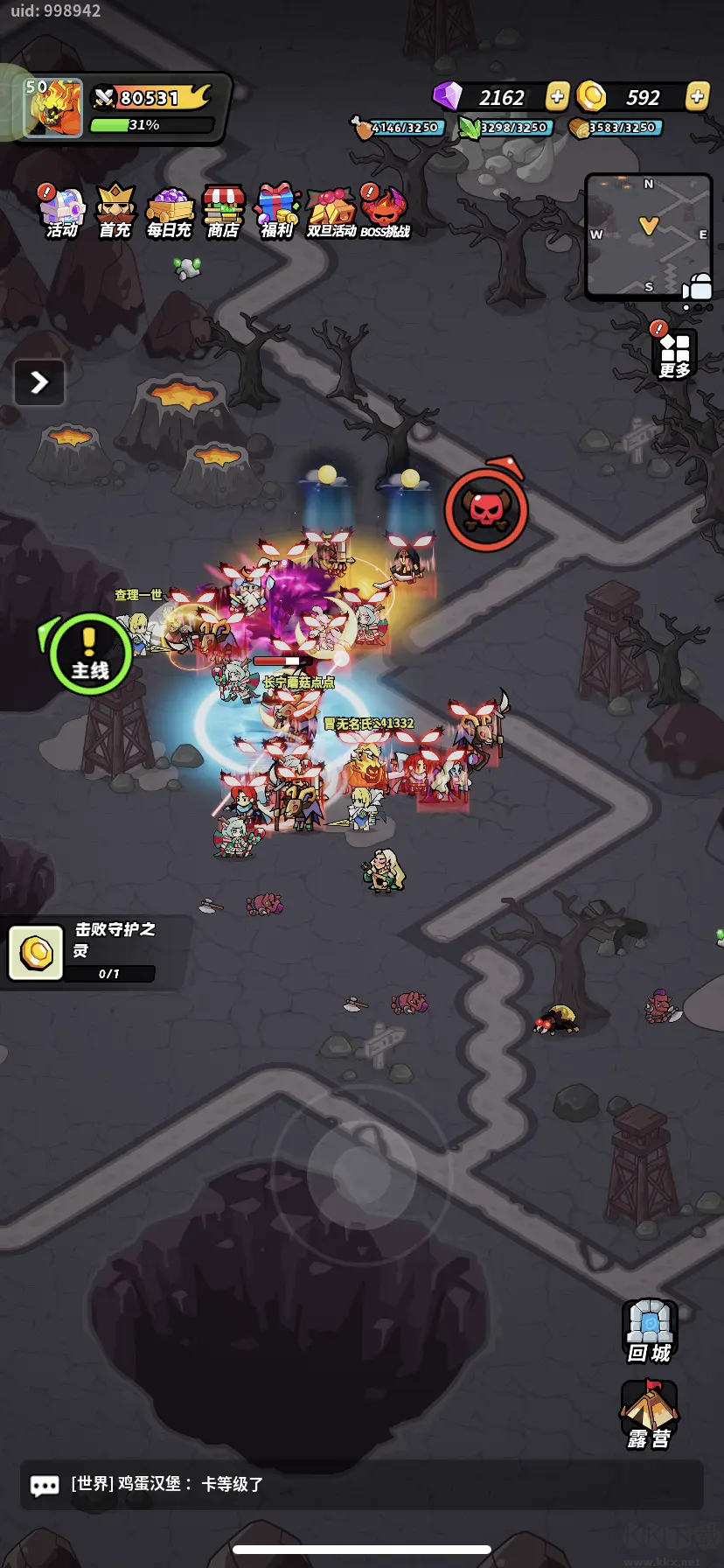
Task: Select the red skull boss marker
Action: pyautogui.click(x=486, y=510)
